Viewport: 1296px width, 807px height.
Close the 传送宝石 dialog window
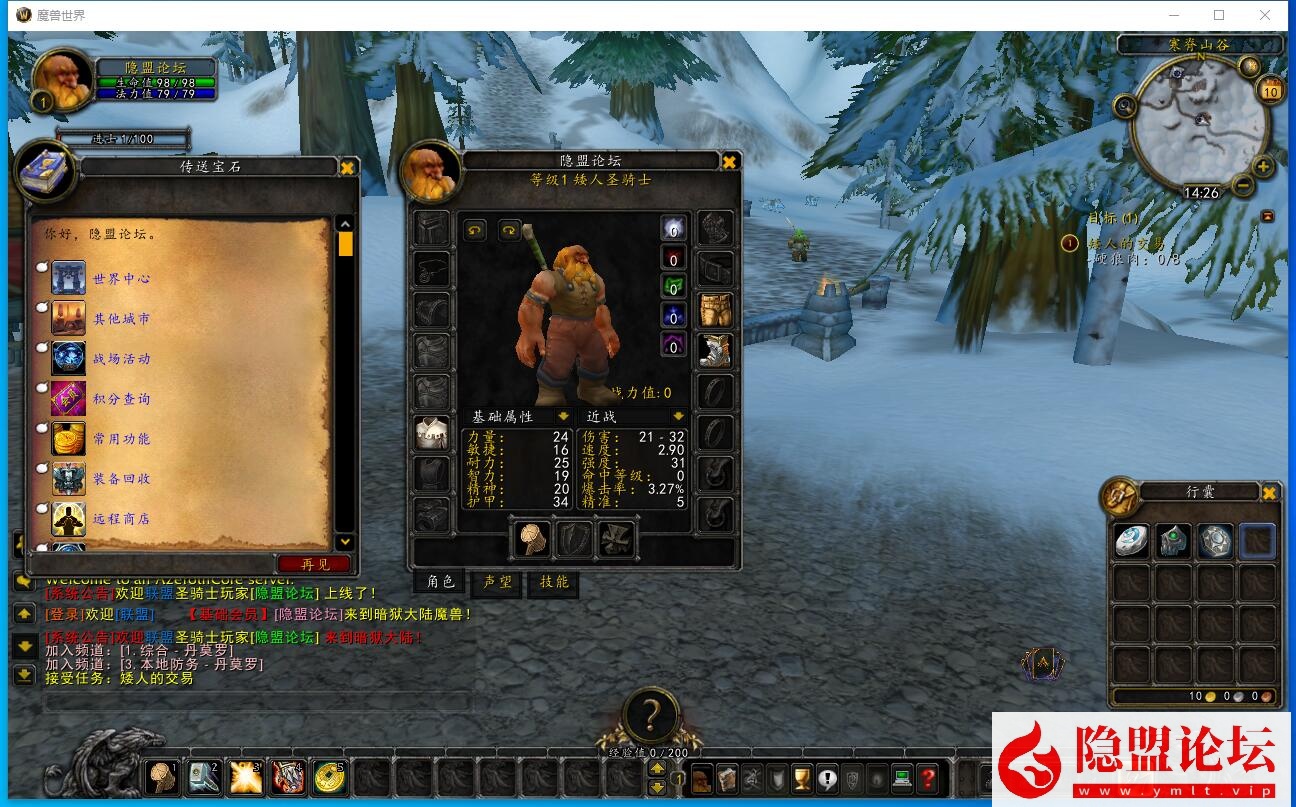pyautogui.click(x=347, y=168)
